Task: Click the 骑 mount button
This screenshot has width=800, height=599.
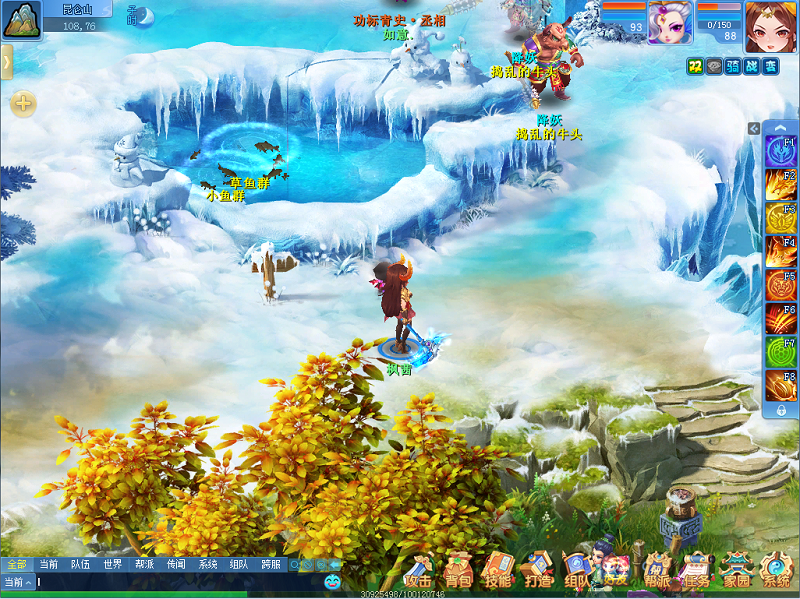Action: point(733,66)
